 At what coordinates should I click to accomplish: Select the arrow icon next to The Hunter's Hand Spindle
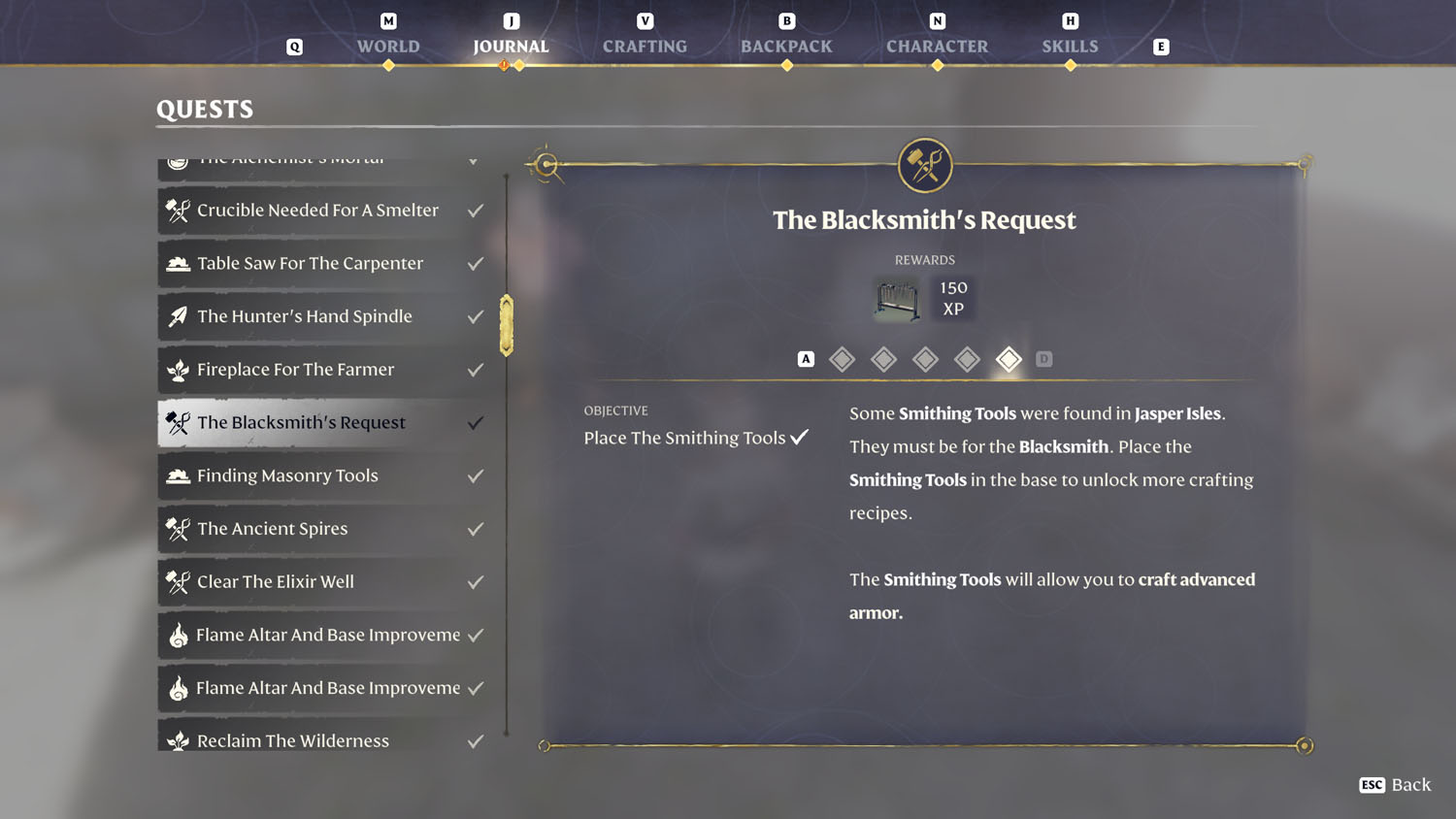tap(177, 316)
